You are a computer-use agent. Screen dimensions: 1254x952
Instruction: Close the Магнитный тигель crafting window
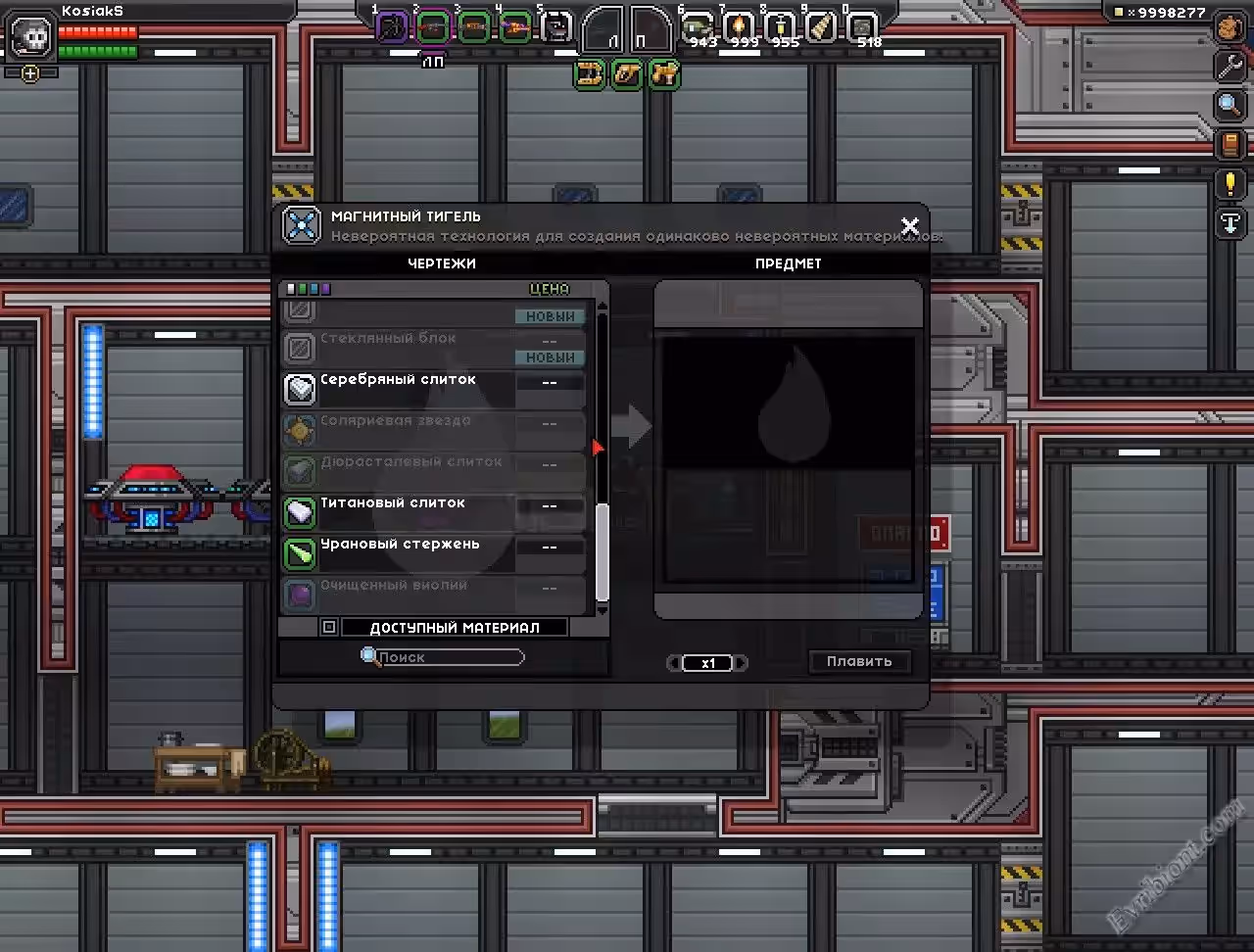click(909, 226)
